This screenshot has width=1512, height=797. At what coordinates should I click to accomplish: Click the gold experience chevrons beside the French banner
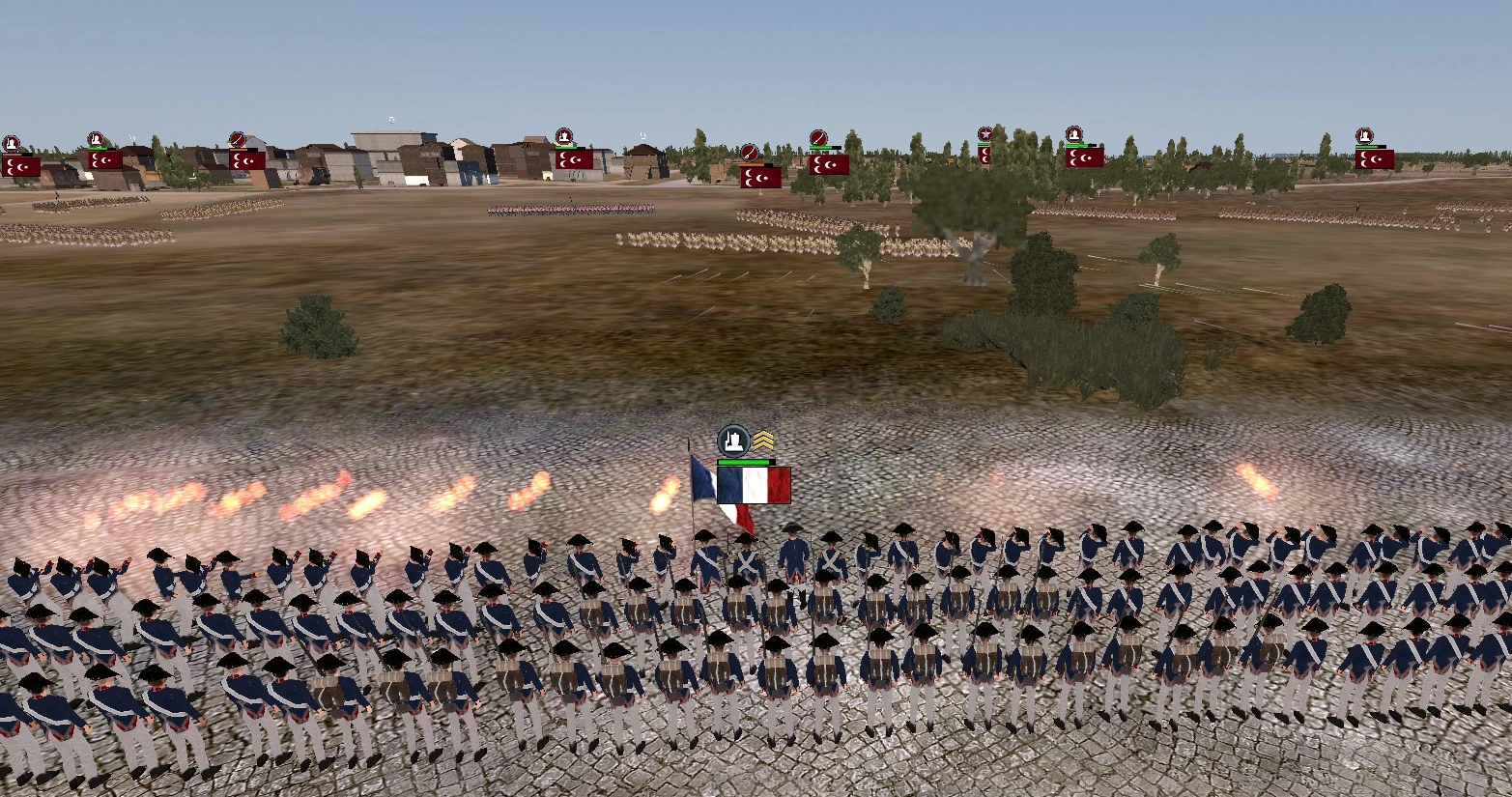[x=763, y=439]
